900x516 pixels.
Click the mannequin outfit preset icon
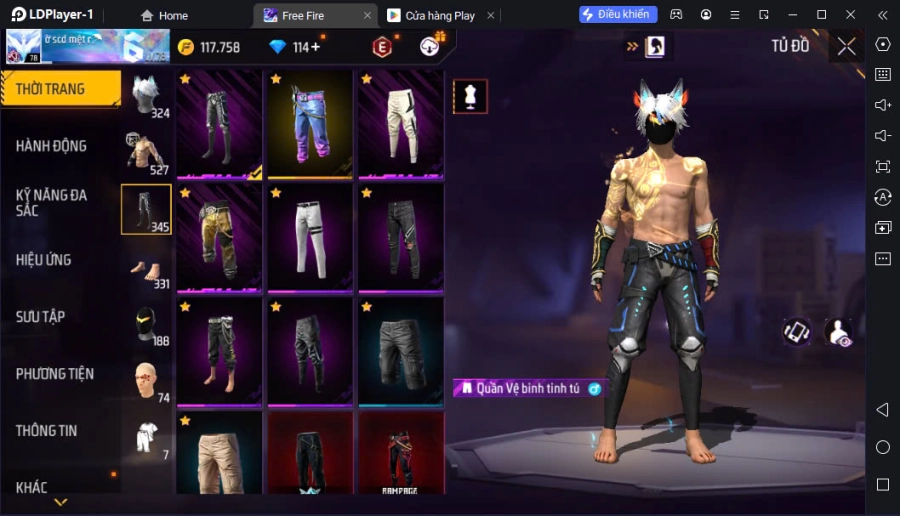[x=470, y=96]
